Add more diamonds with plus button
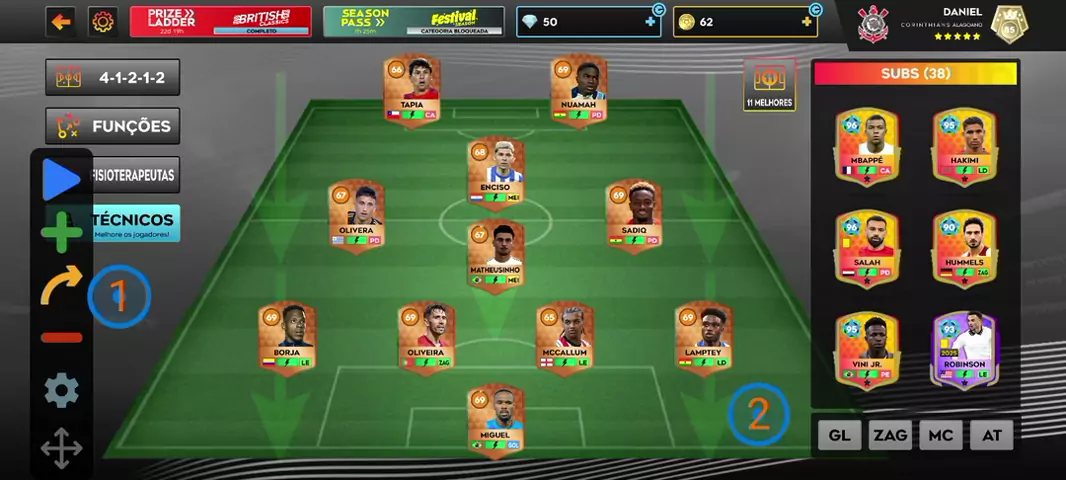The height and width of the screenshot is (480, 1066). (650, 22)
